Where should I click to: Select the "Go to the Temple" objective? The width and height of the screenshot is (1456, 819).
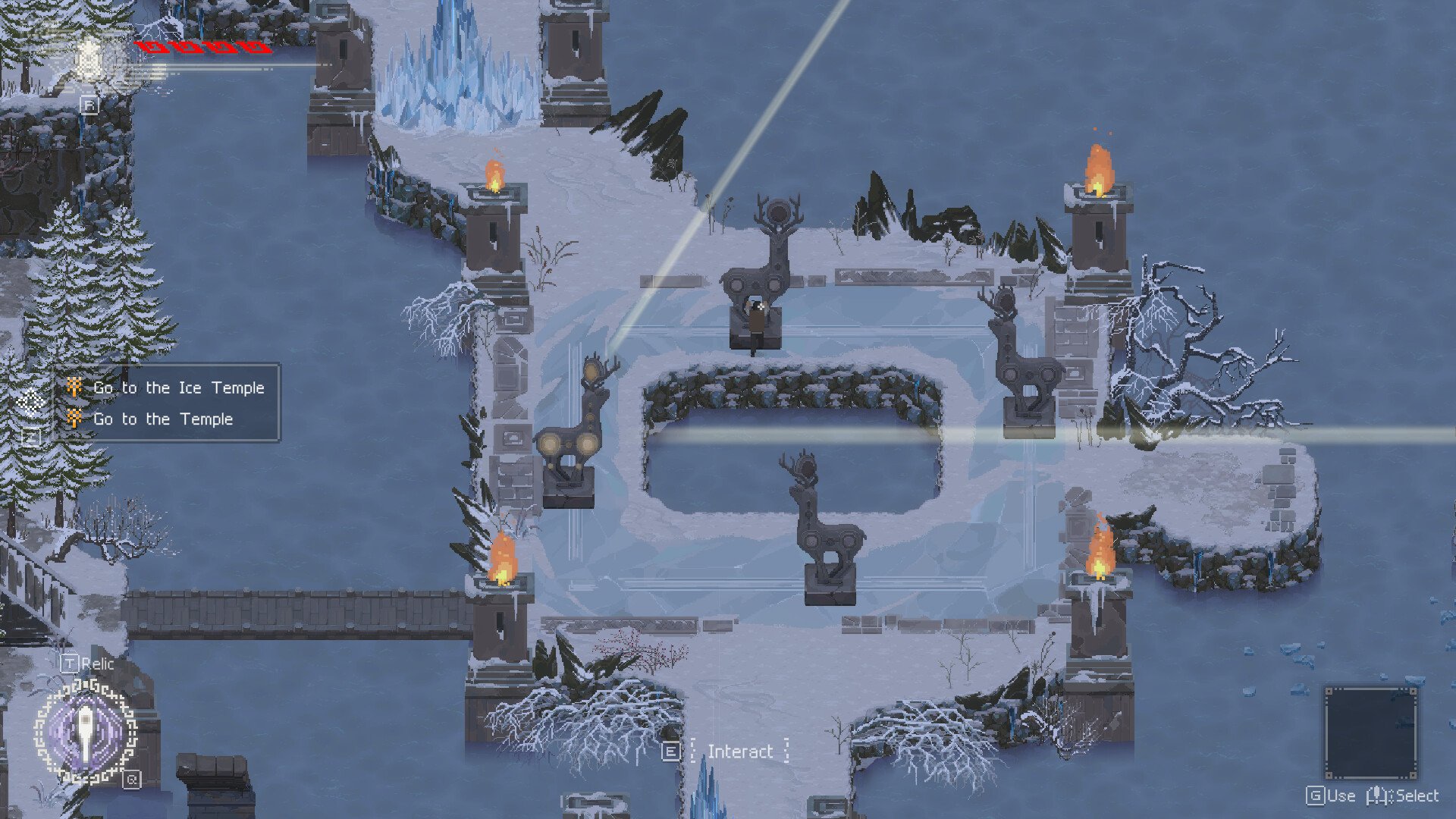pos(162,419)
